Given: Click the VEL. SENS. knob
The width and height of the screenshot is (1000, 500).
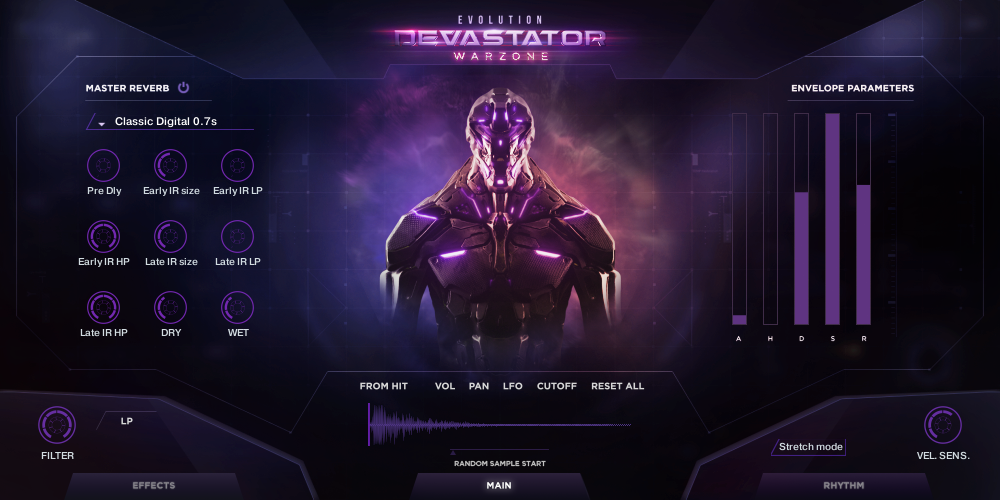Looking at the screenshot, I should click(x=942, y=426).
